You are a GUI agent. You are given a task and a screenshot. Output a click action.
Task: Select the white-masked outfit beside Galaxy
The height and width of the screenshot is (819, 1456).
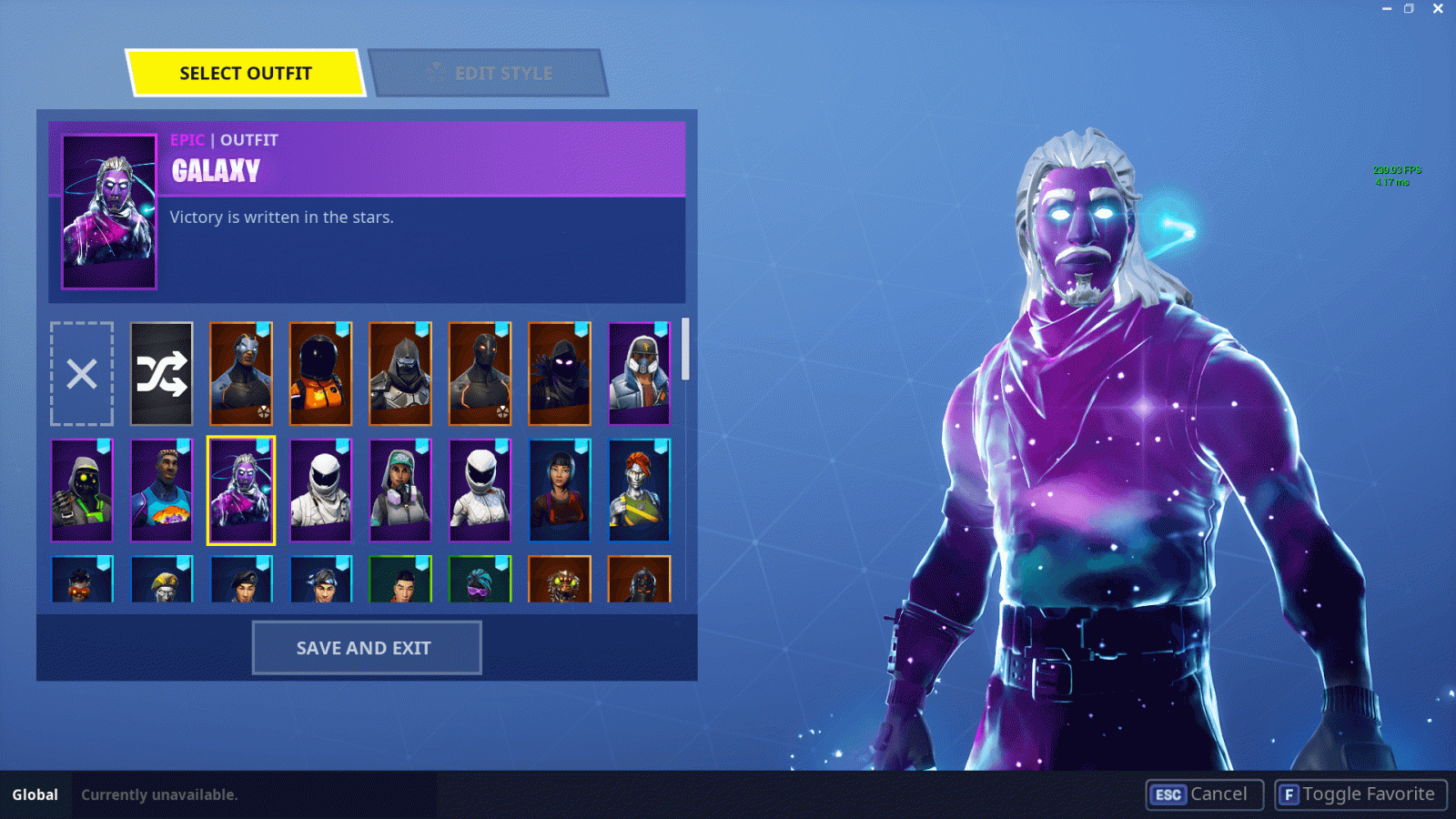tap(320, 490)
